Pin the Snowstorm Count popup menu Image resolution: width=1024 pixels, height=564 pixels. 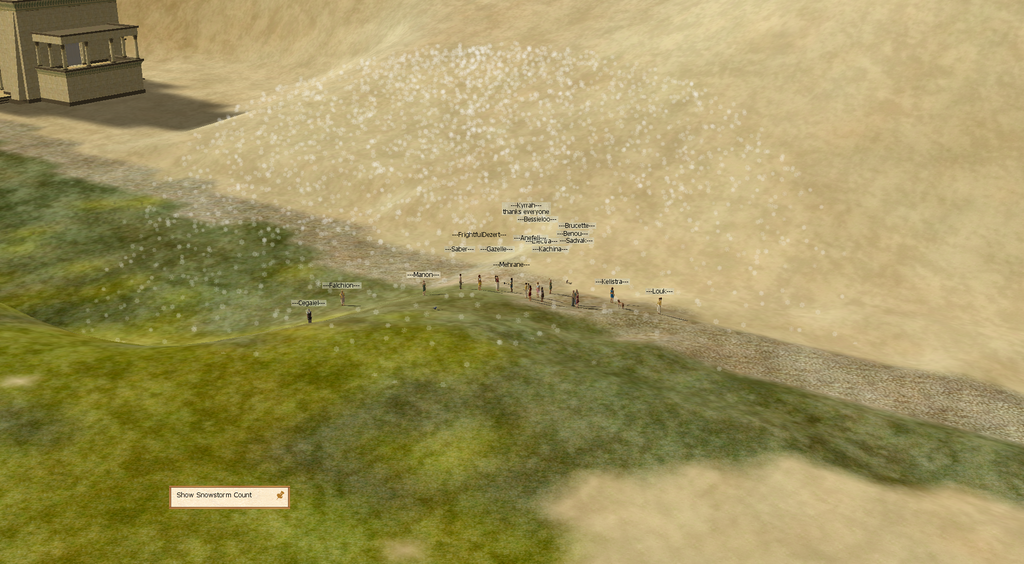coord(280,496)
